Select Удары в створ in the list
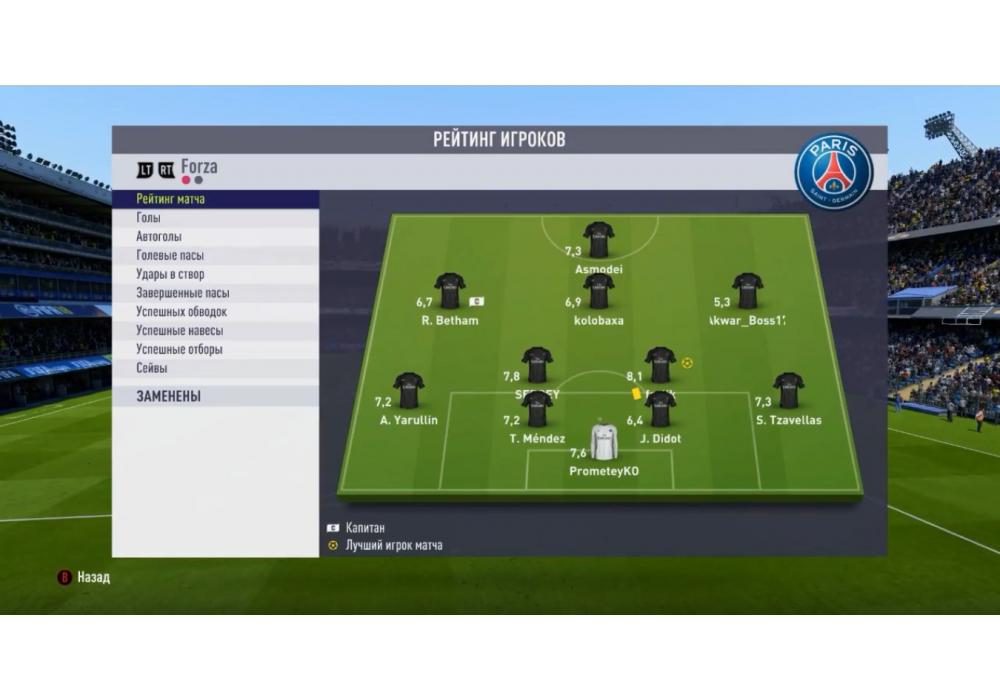This screenshot has height=700, width=1000. click(216, 275)
